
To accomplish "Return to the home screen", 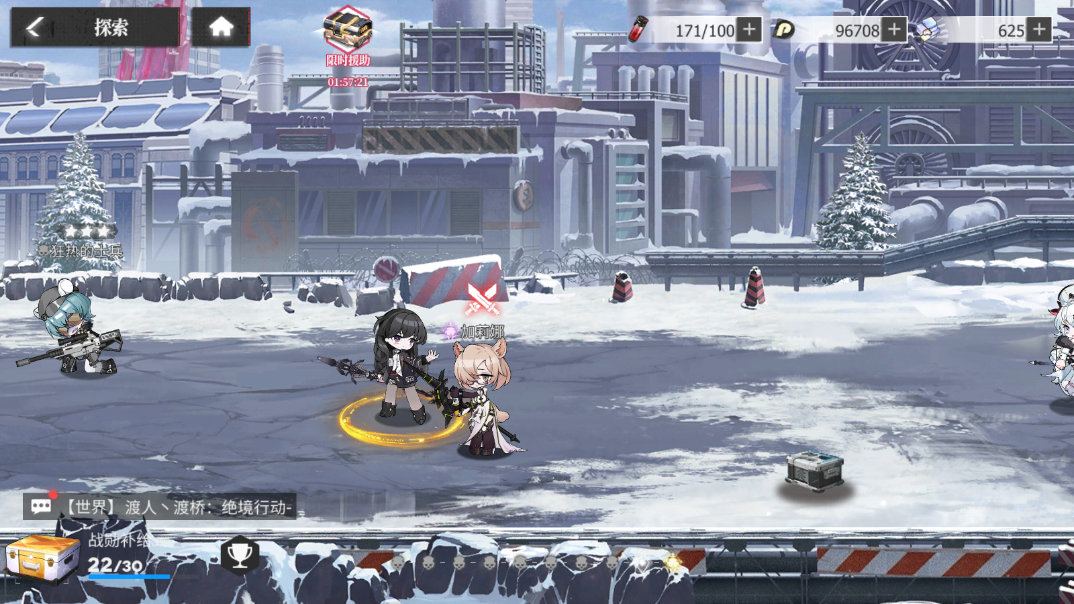I will pos(221,28).
